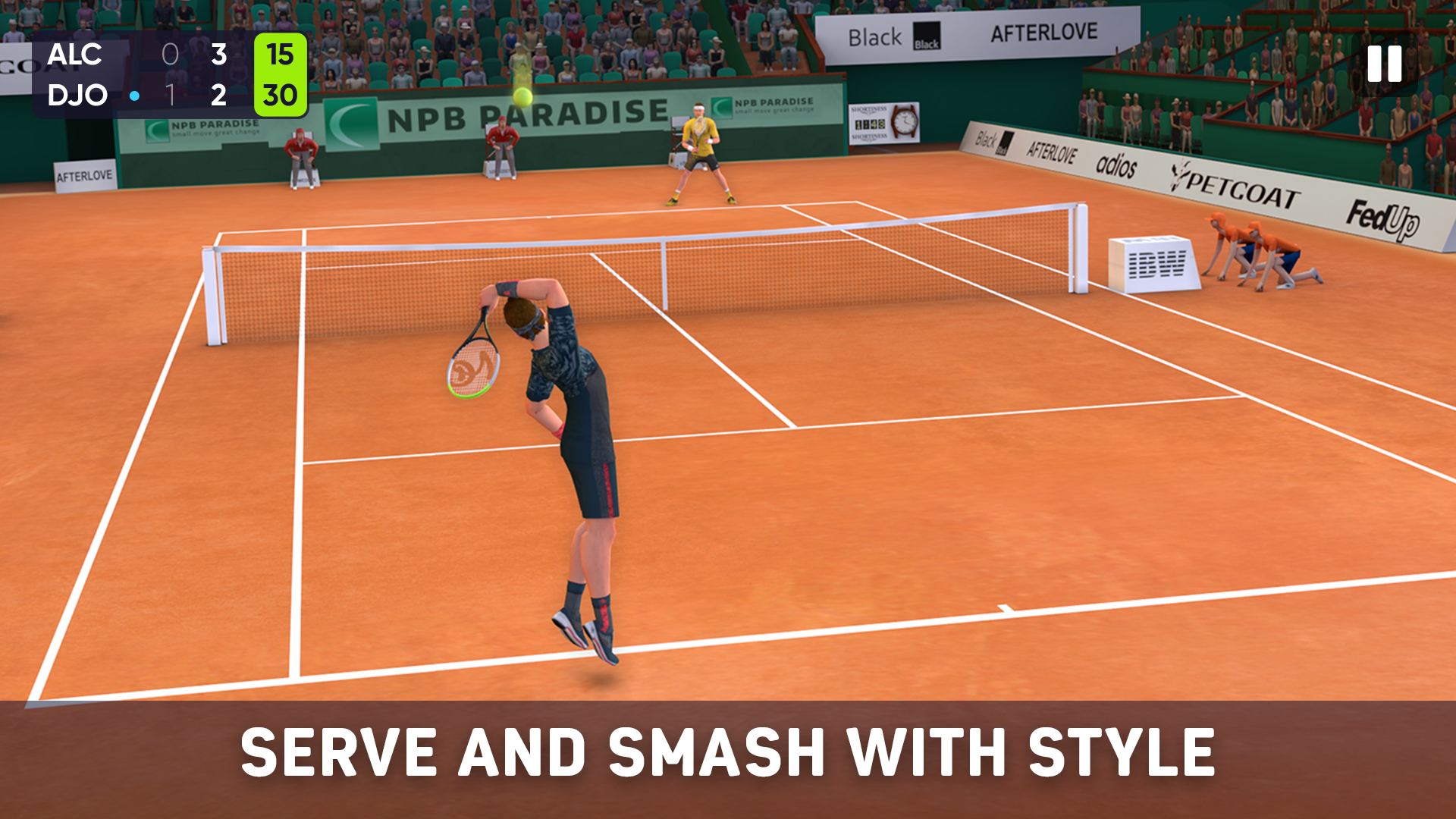Select the DJO scoreboard label

(x=76, y=96)
